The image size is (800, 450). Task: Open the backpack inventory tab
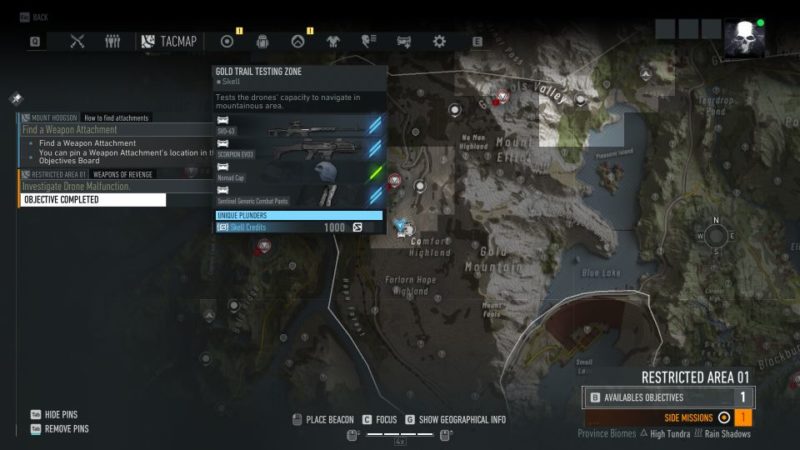pyautogui.click(x=263, y=41)
